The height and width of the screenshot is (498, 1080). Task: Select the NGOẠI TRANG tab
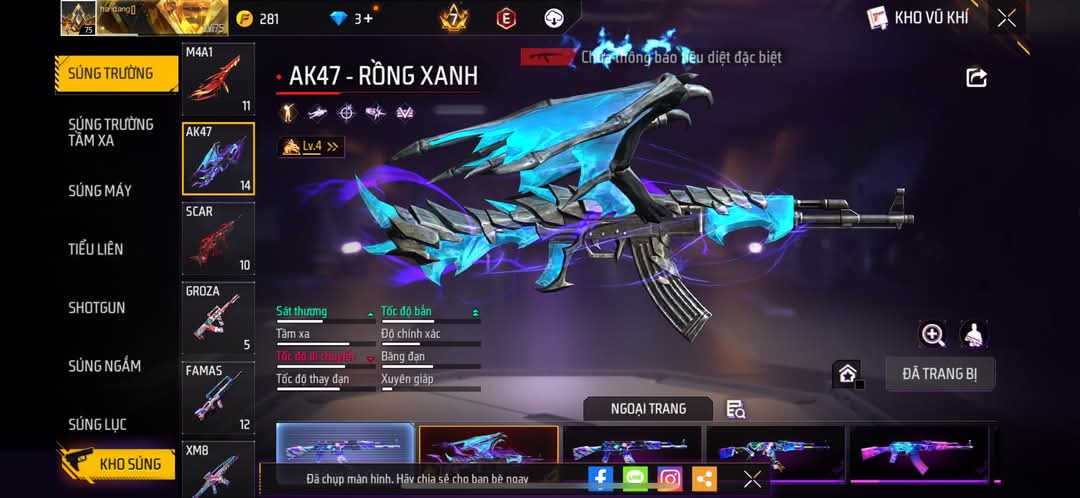[648, 408]
